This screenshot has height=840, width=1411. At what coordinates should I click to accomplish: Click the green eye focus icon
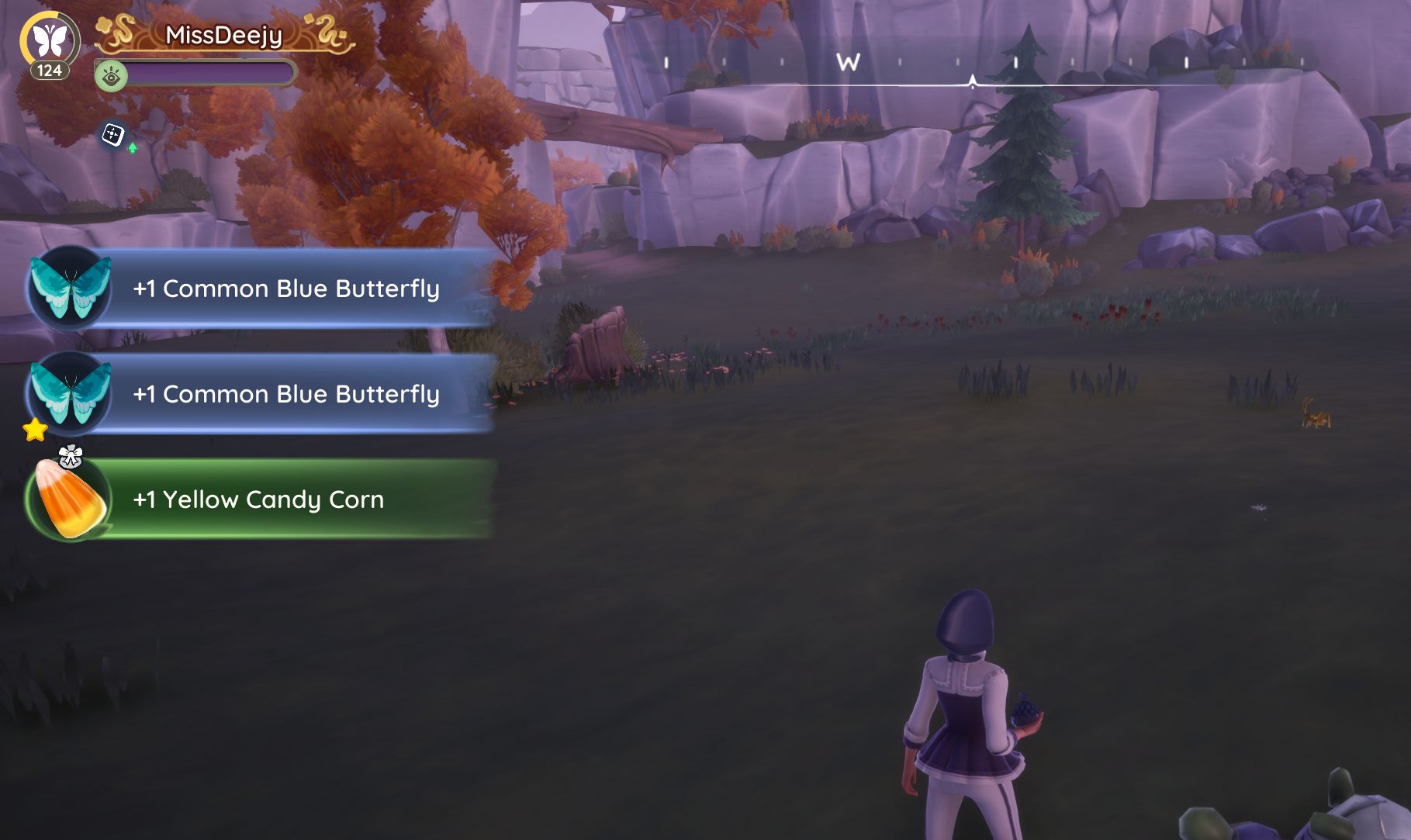tap(111, 77)
